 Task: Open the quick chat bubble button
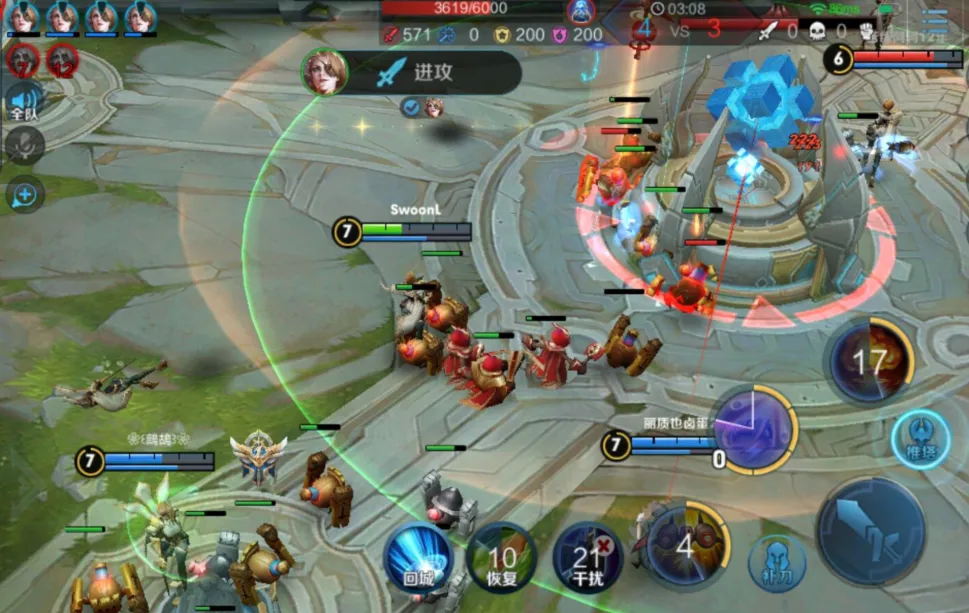pyautogui.click(x=24, y=193)
